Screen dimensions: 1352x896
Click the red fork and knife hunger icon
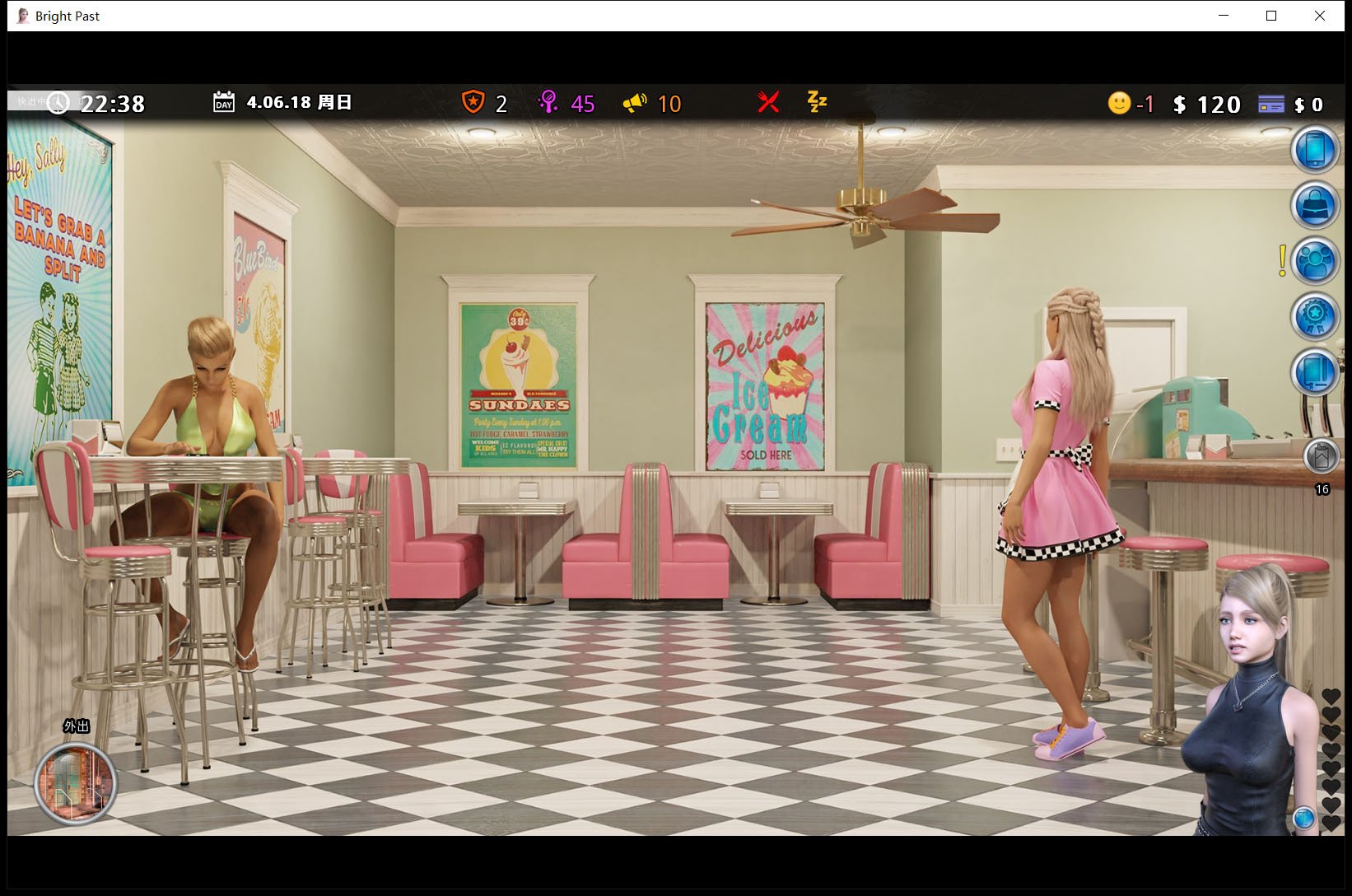(767, 103)
